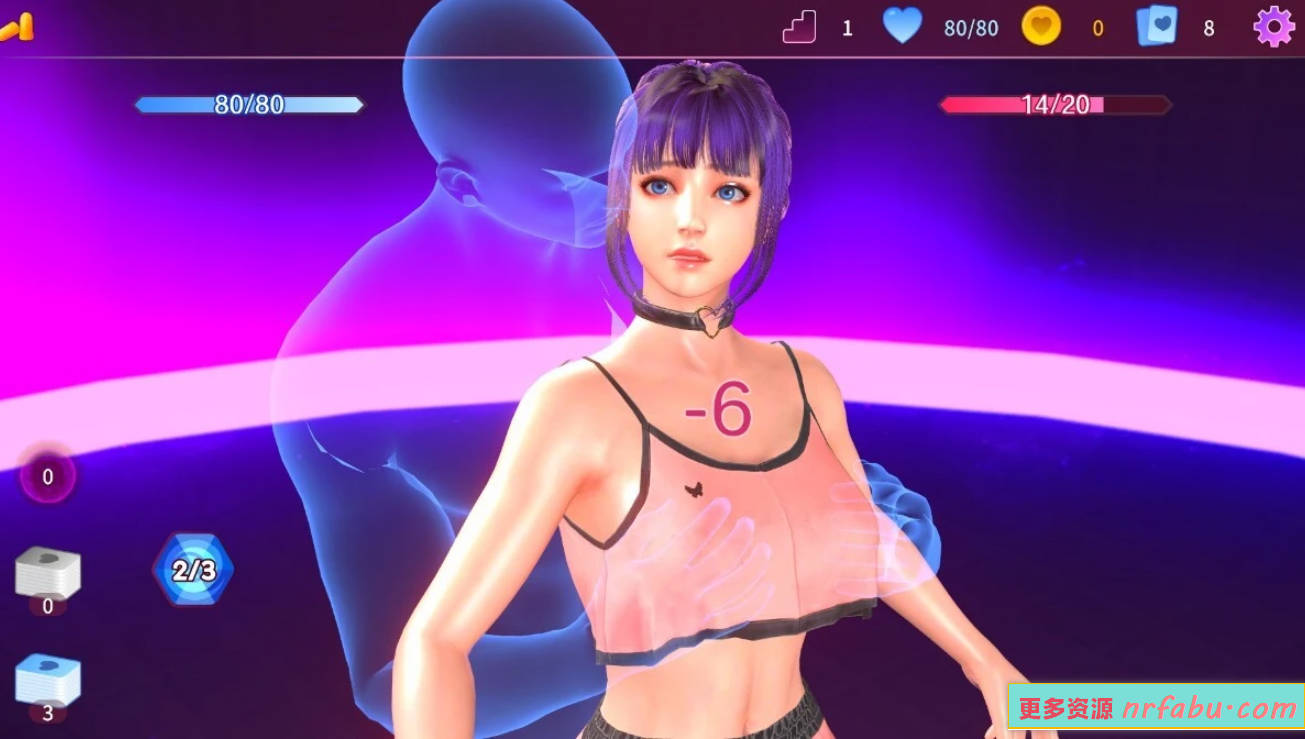Click the hexagonal 2/3 energy badge
This screenshot has height=739, width=1305.
pyautogui.click(x=192, y=568)
